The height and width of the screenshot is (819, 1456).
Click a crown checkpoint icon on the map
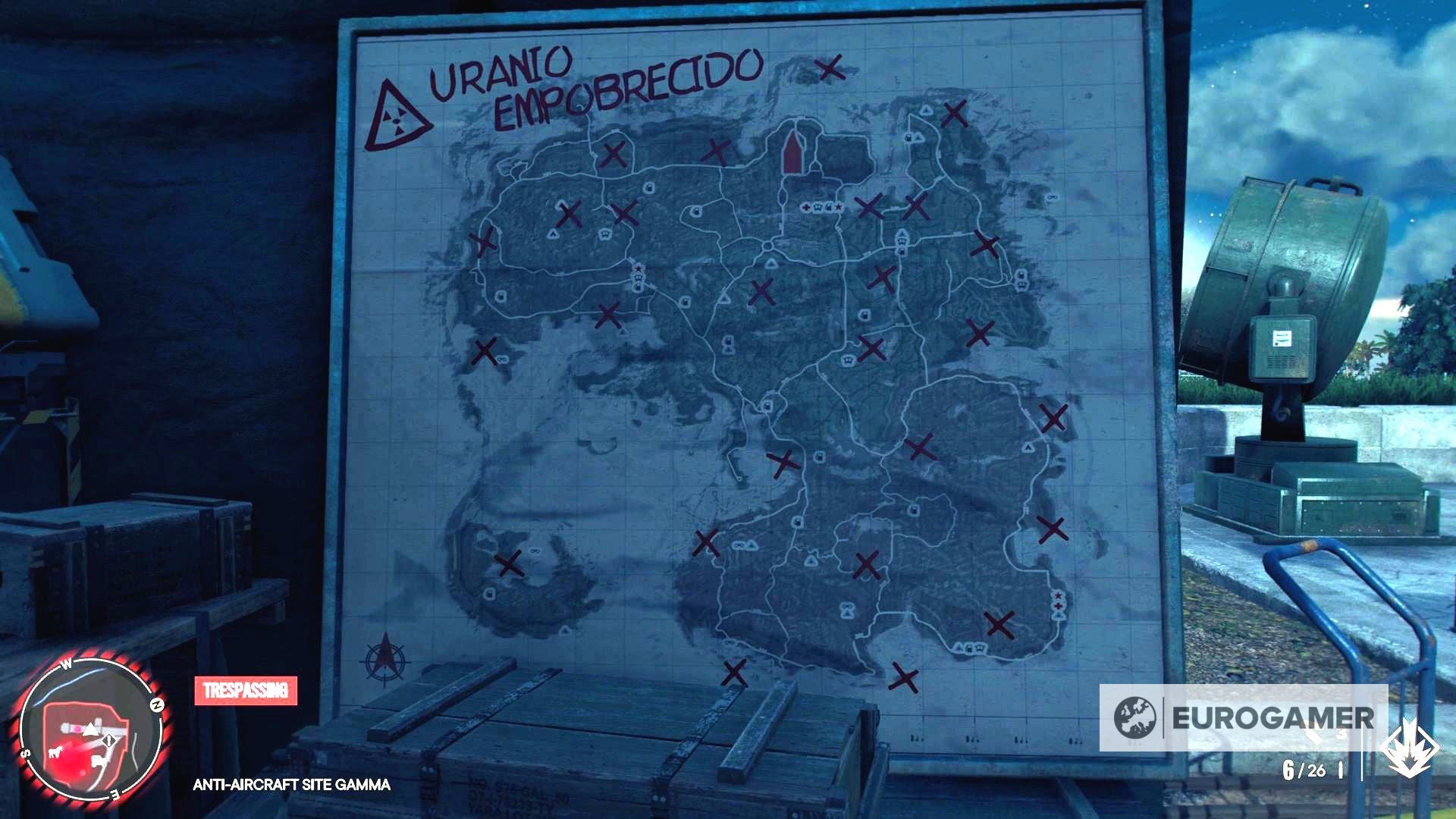(x=606, y=234)
